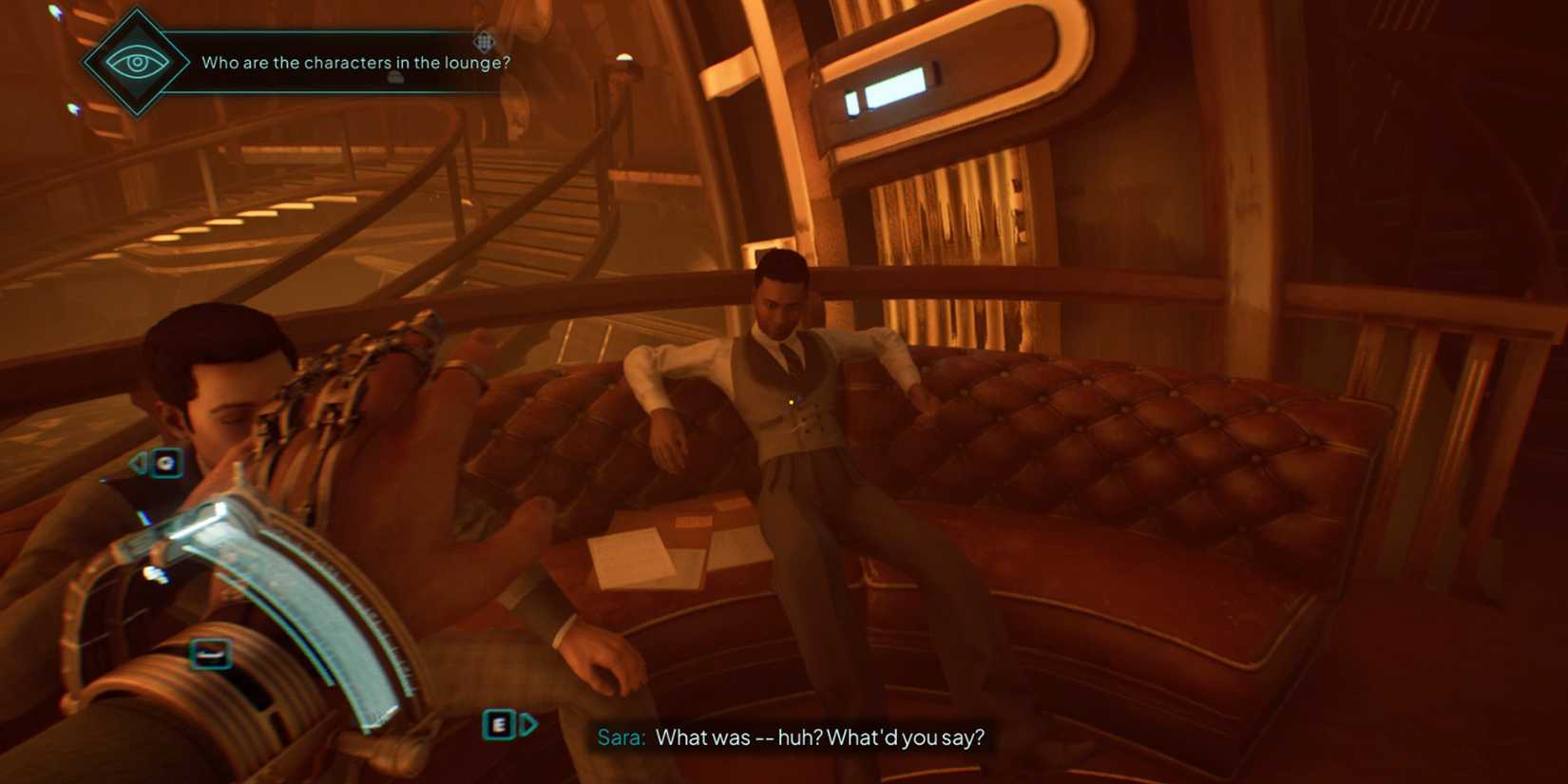Select the E key interaction prompt

pyautogui.click(x=498, y=725)
